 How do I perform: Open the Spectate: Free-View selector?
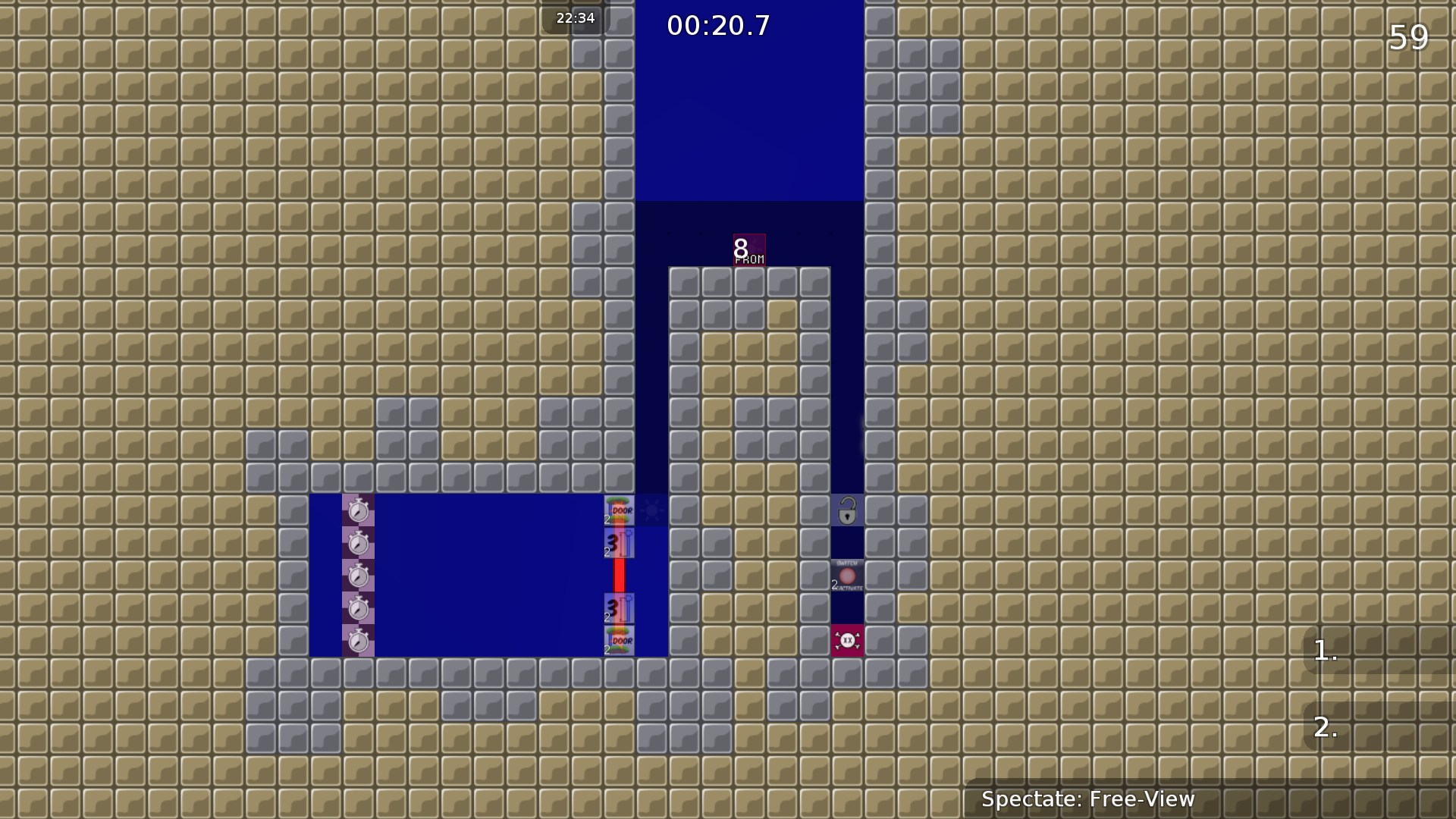[x=1088, y=799]
